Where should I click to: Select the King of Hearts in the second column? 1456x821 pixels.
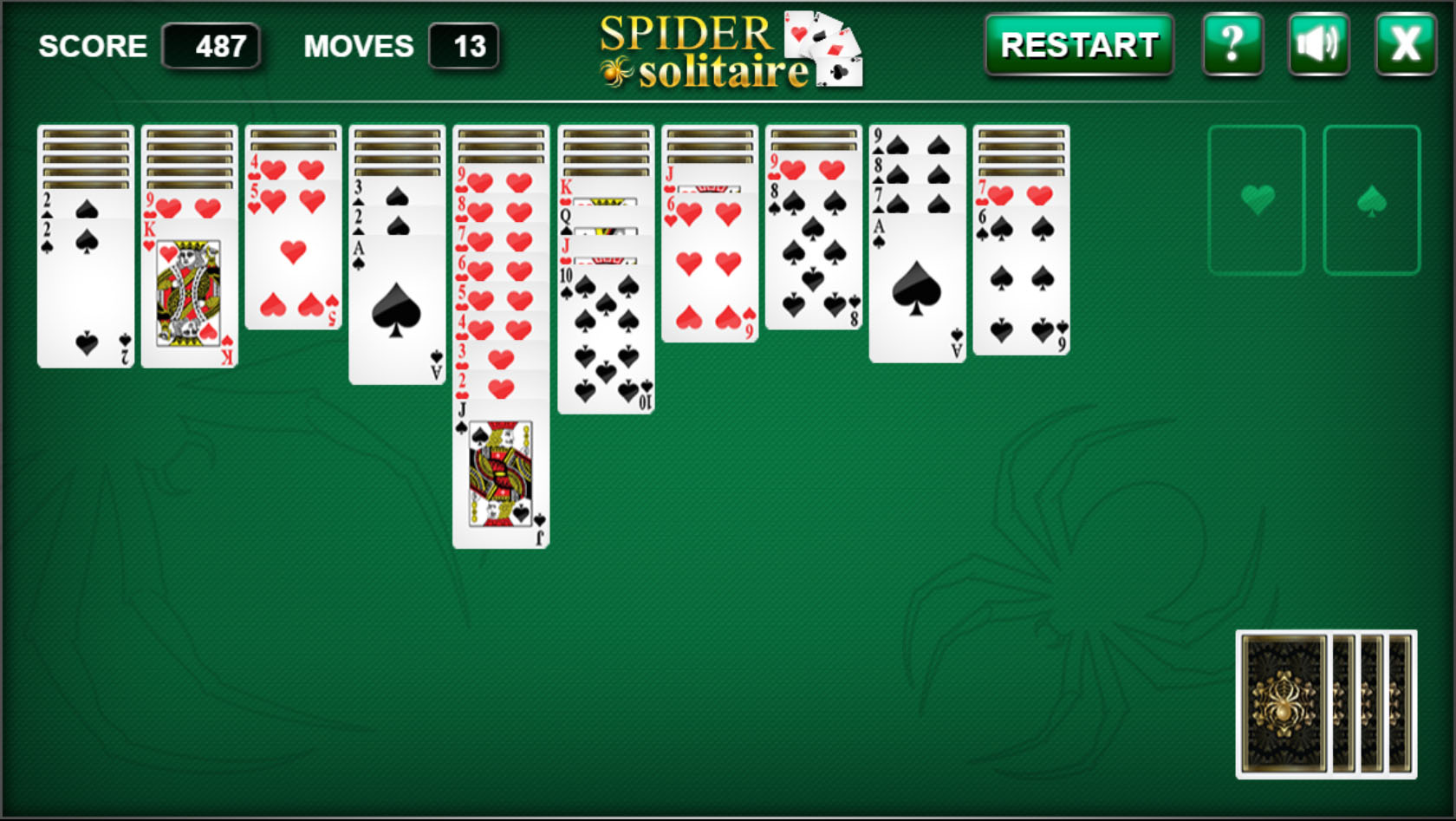[189, 295]
